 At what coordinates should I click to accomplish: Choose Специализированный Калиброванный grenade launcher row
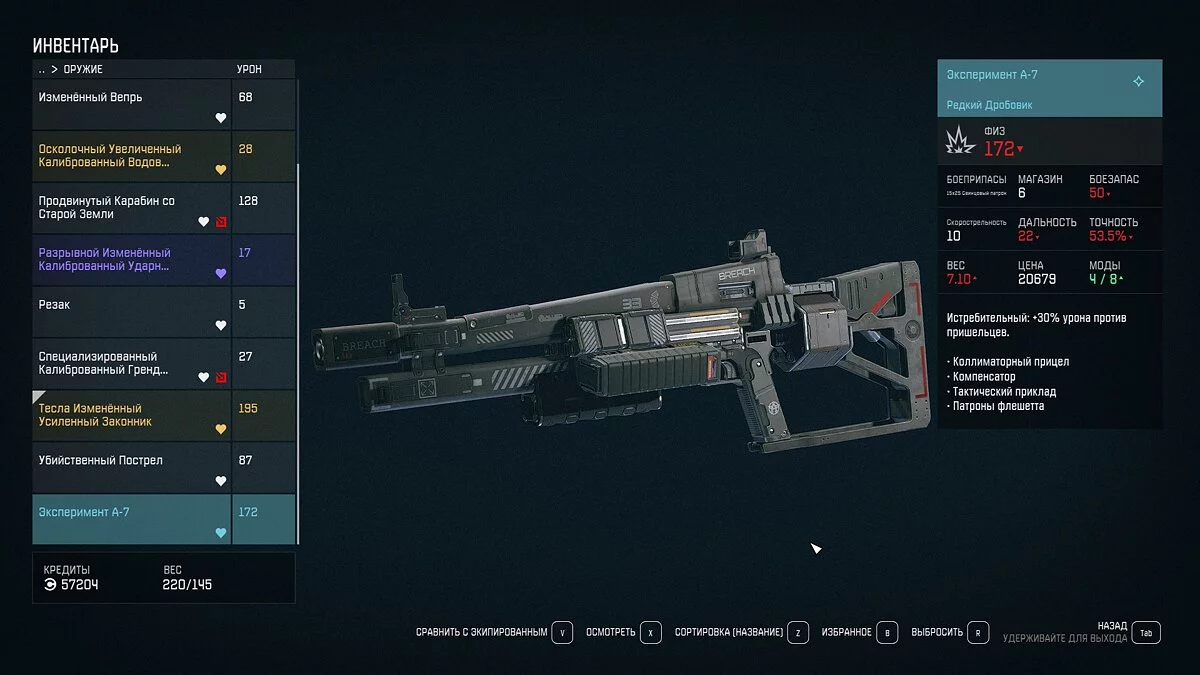tap(132, 364)
